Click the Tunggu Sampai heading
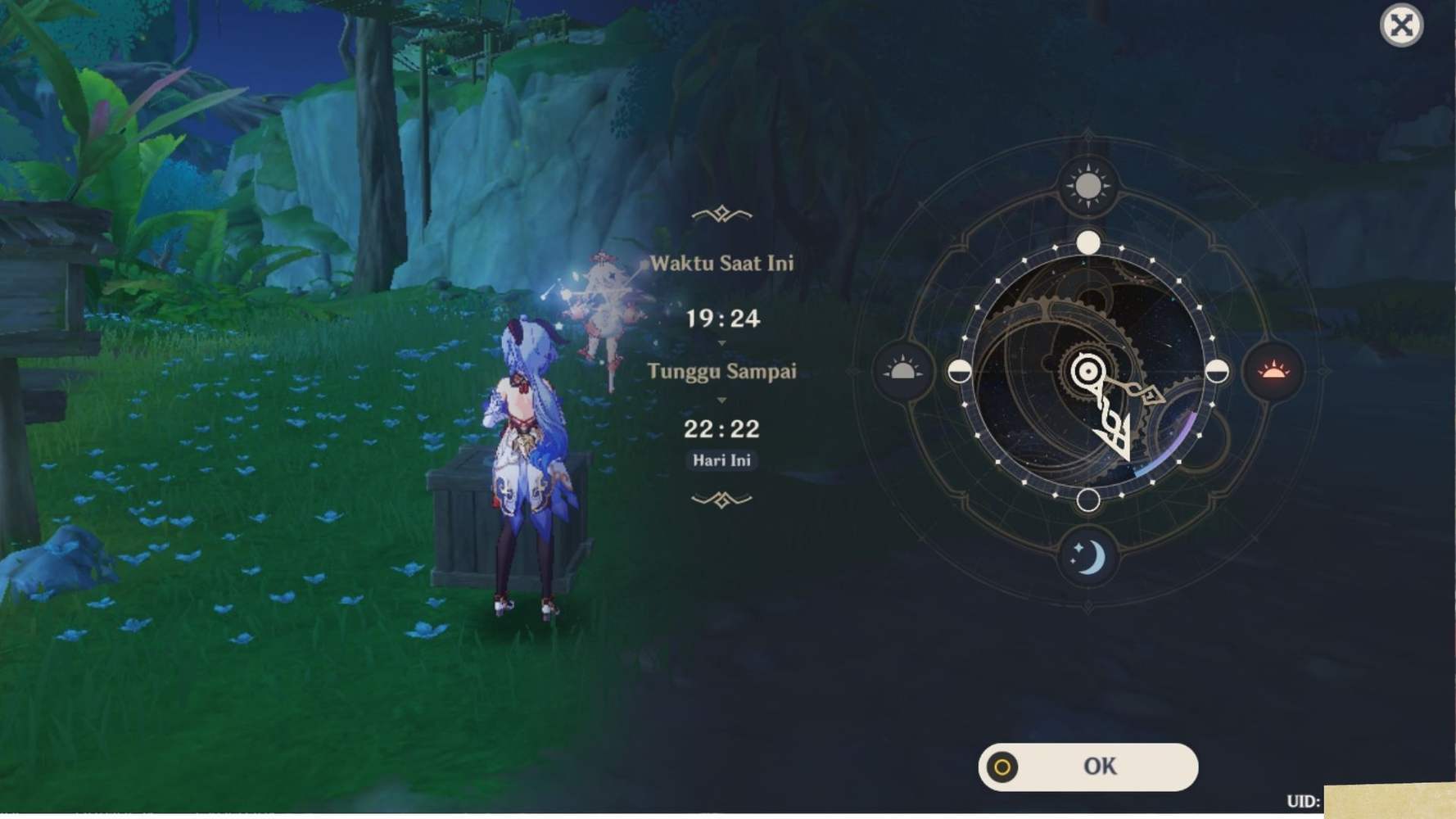 [x=721, y=371]
